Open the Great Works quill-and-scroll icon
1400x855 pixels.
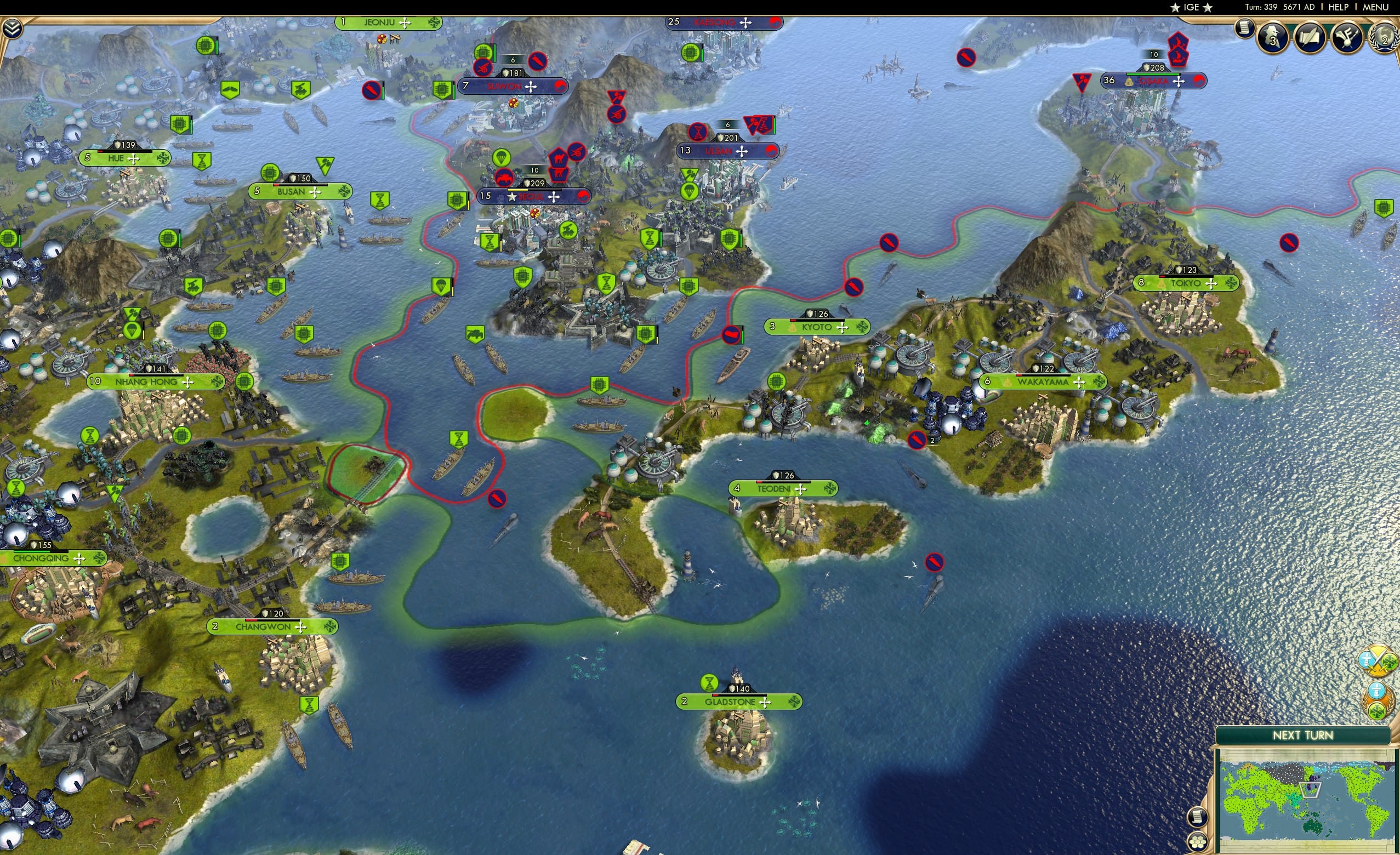point(1310,38)
